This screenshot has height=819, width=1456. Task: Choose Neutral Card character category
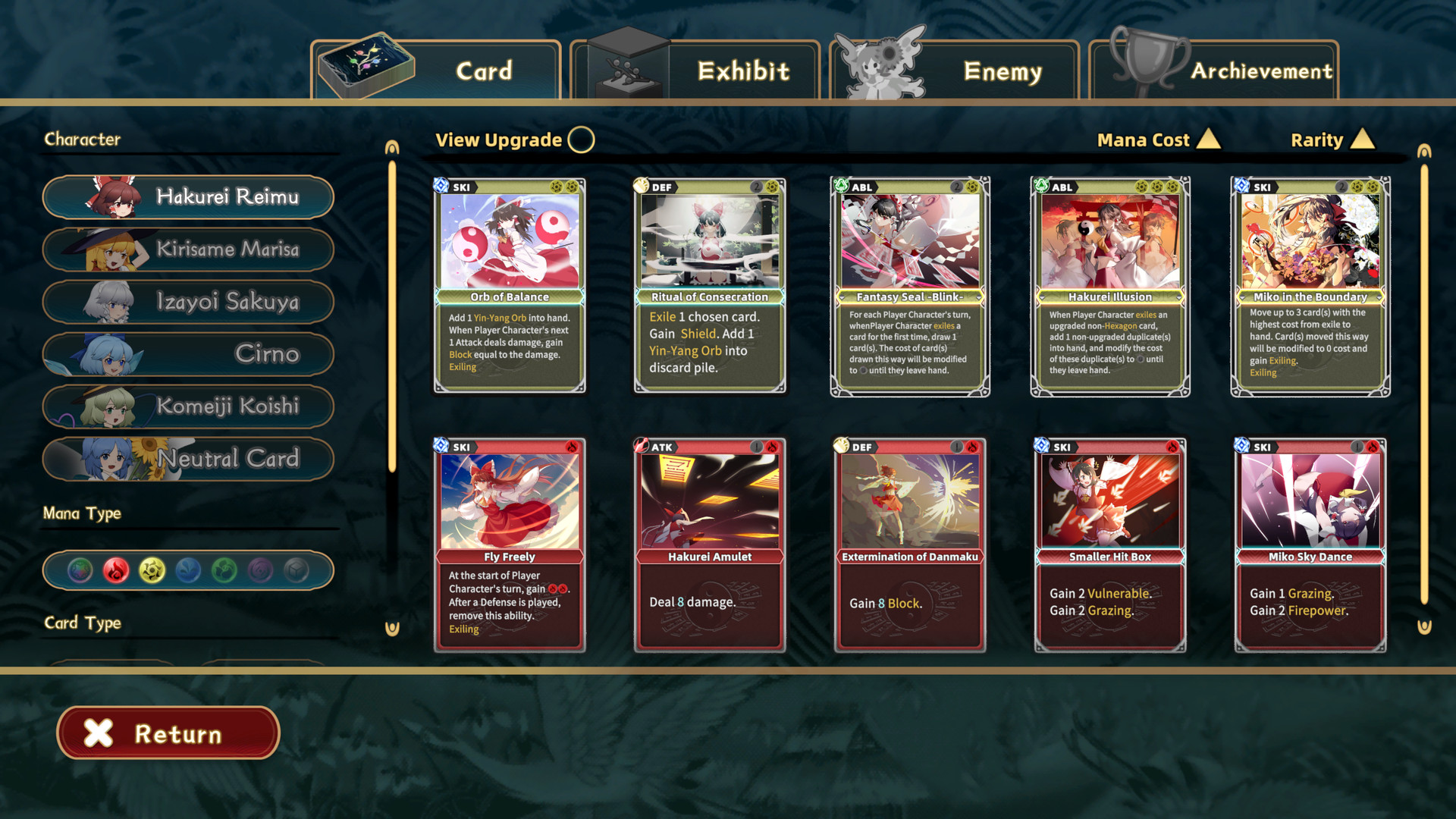click(187, 459)
